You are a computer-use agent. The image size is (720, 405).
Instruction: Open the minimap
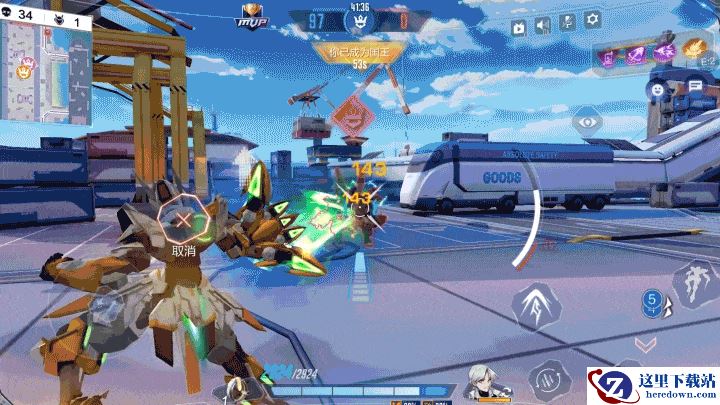click(45, 72)
